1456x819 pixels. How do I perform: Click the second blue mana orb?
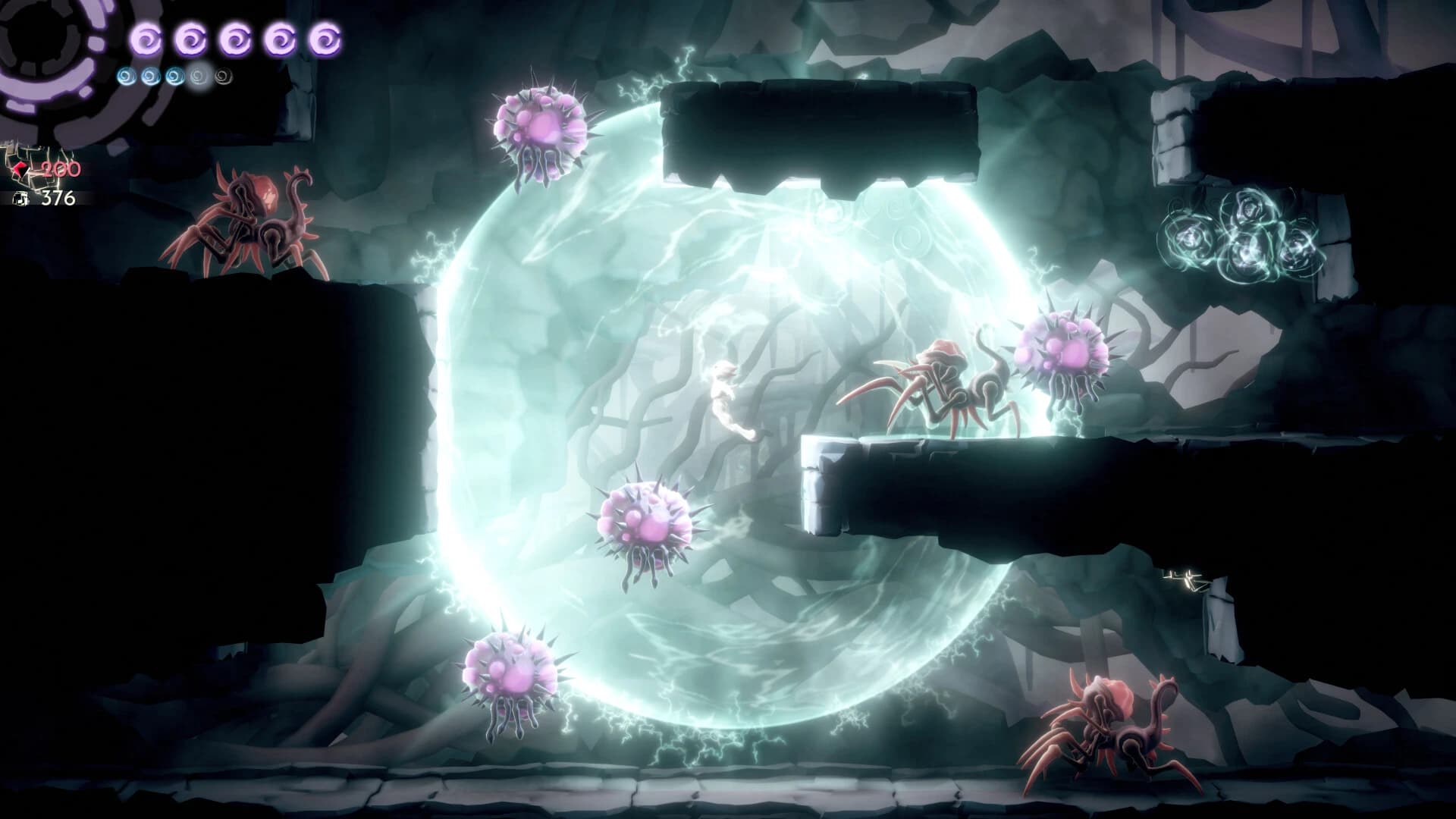pos(149,74)
